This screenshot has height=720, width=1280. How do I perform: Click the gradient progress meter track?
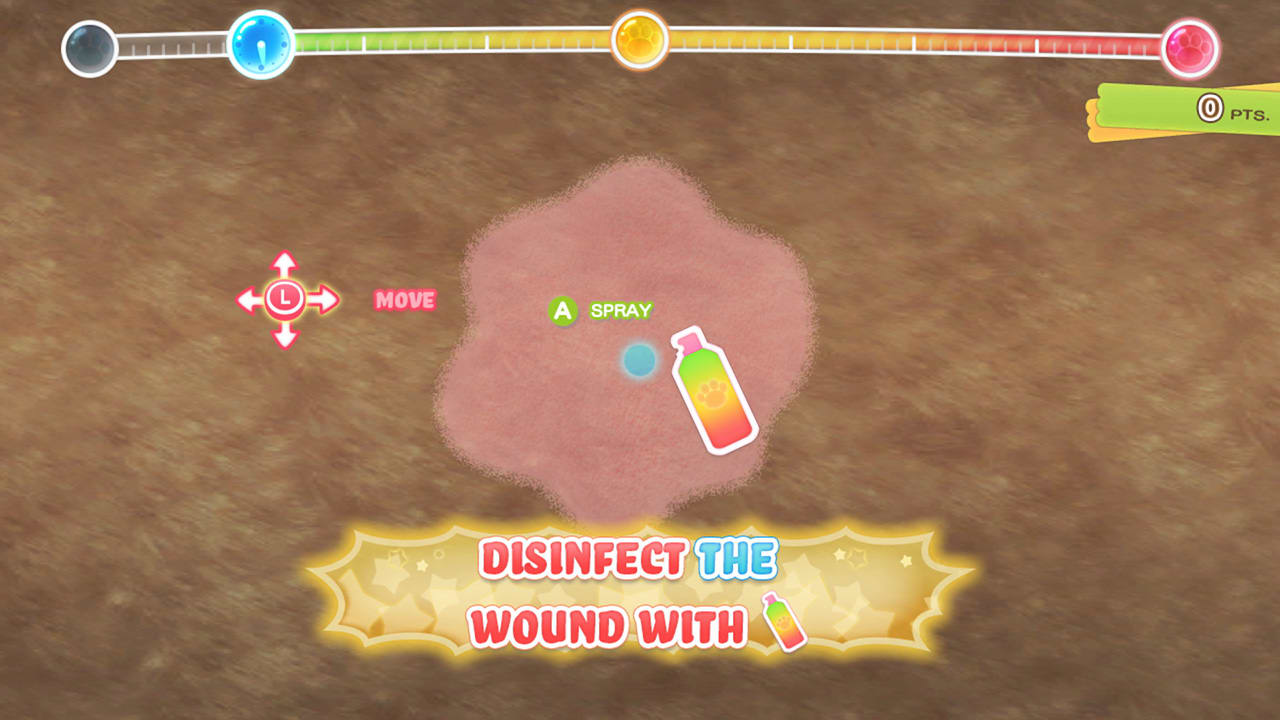click(450, 42)
